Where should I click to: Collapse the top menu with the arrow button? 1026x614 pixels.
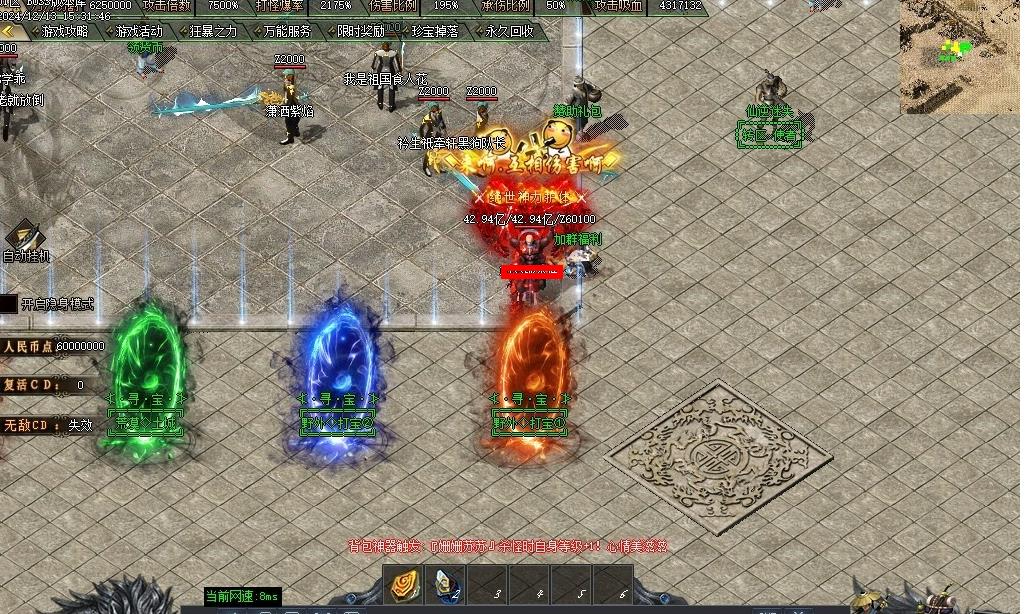8,31
